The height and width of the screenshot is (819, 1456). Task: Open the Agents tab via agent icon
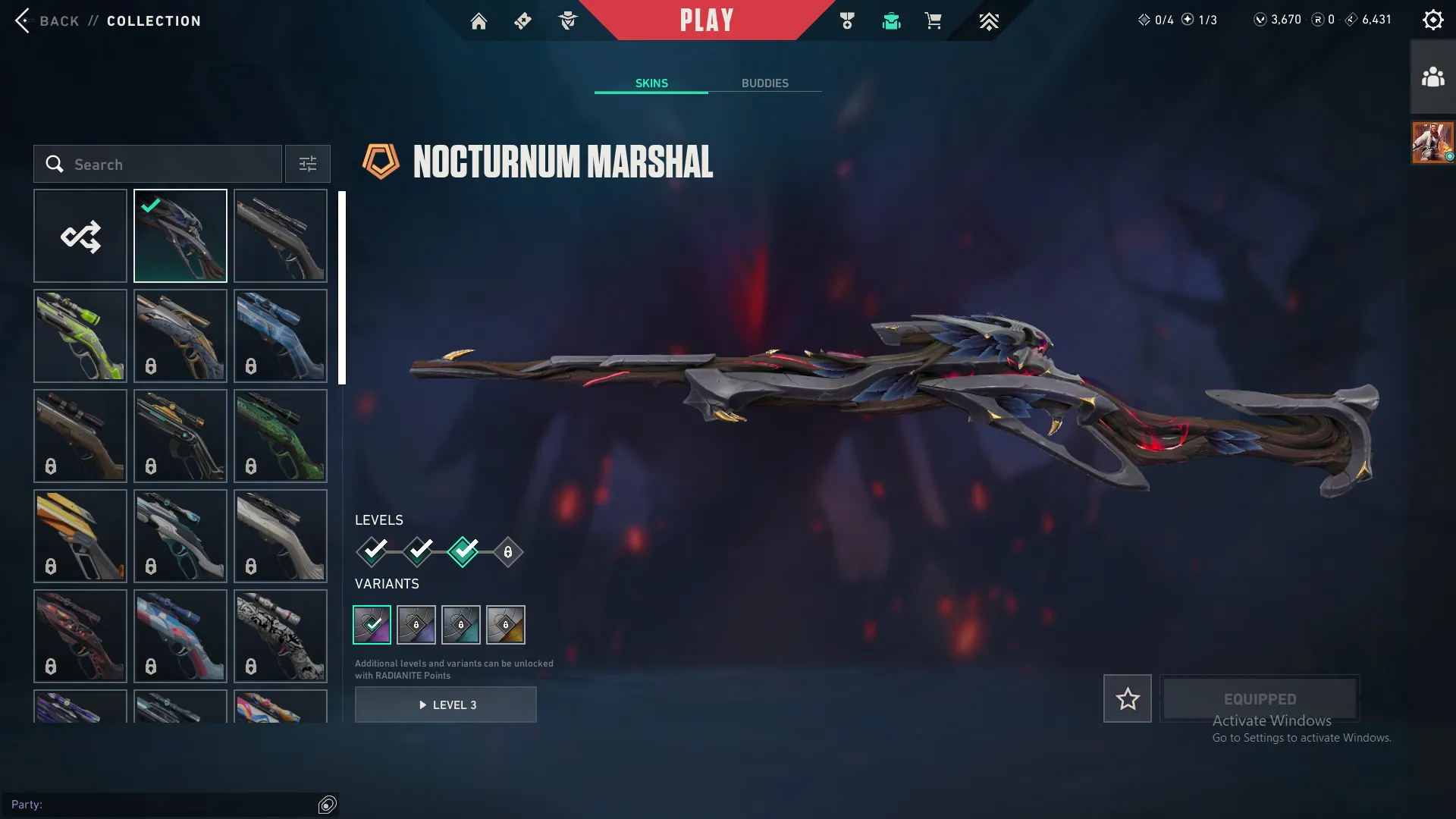click(567, 20)
